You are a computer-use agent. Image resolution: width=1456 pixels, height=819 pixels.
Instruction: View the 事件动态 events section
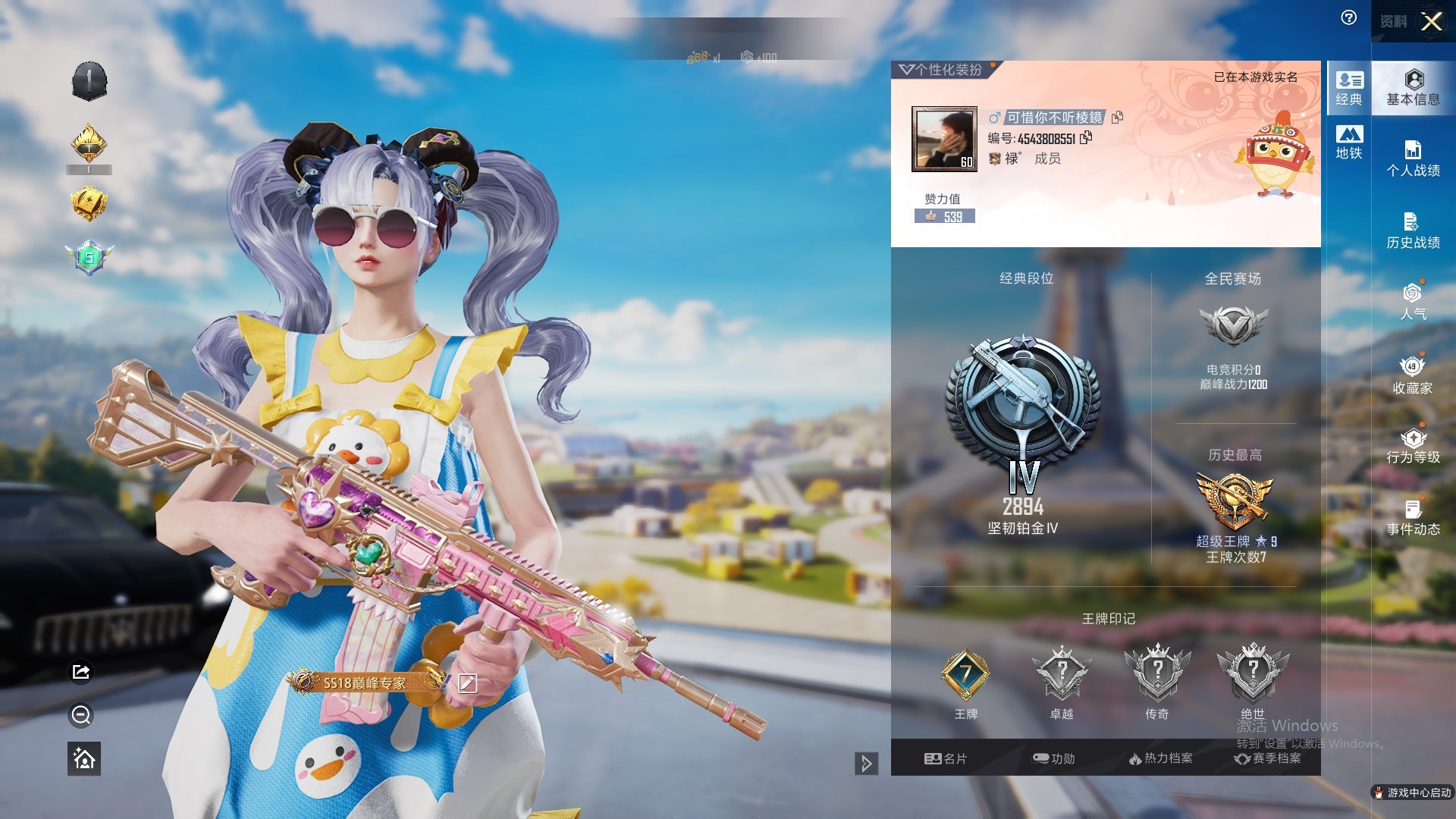pyautogui.click(x=1413, y=518)
